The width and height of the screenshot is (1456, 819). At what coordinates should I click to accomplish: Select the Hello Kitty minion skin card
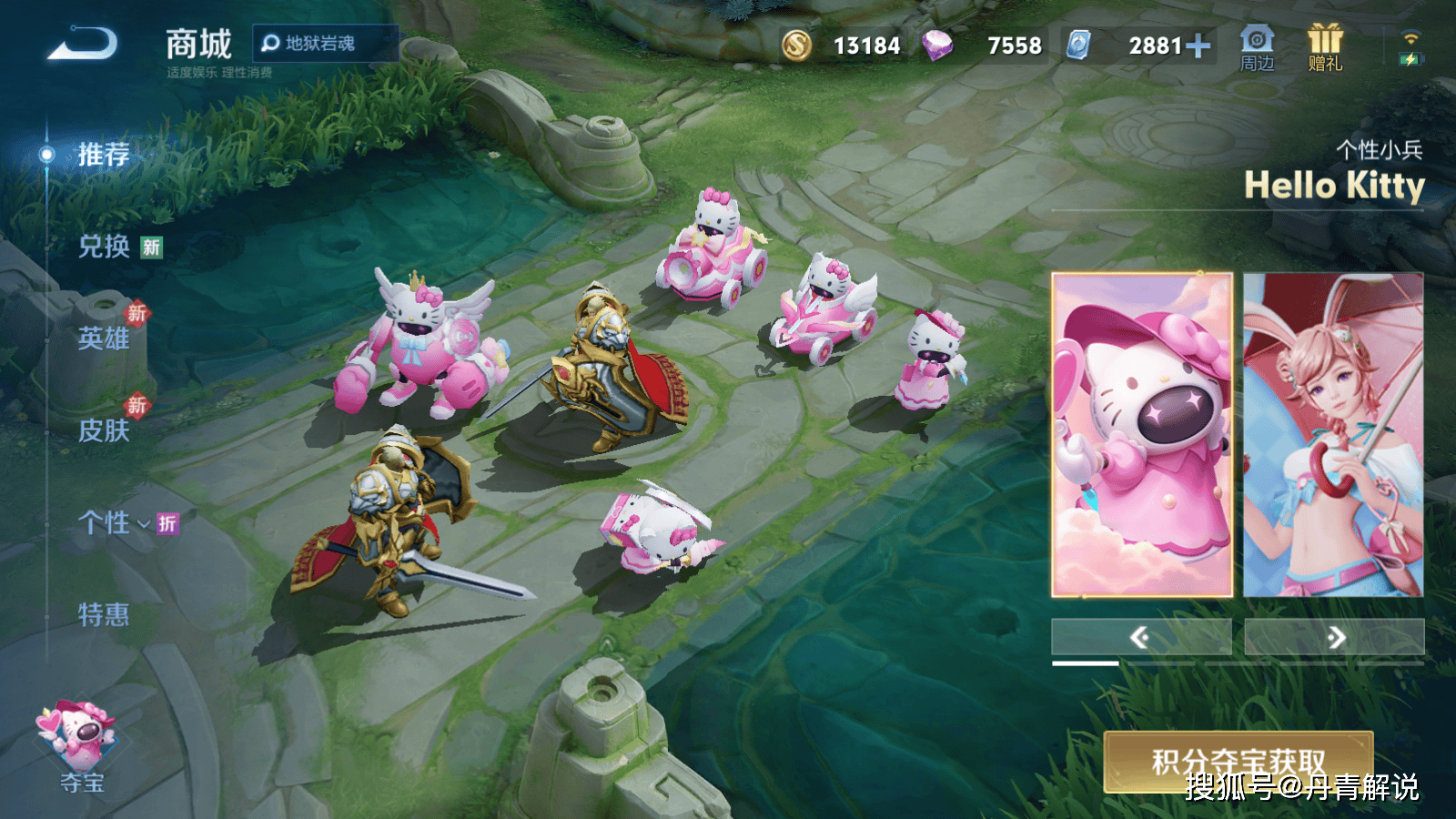1142,435
